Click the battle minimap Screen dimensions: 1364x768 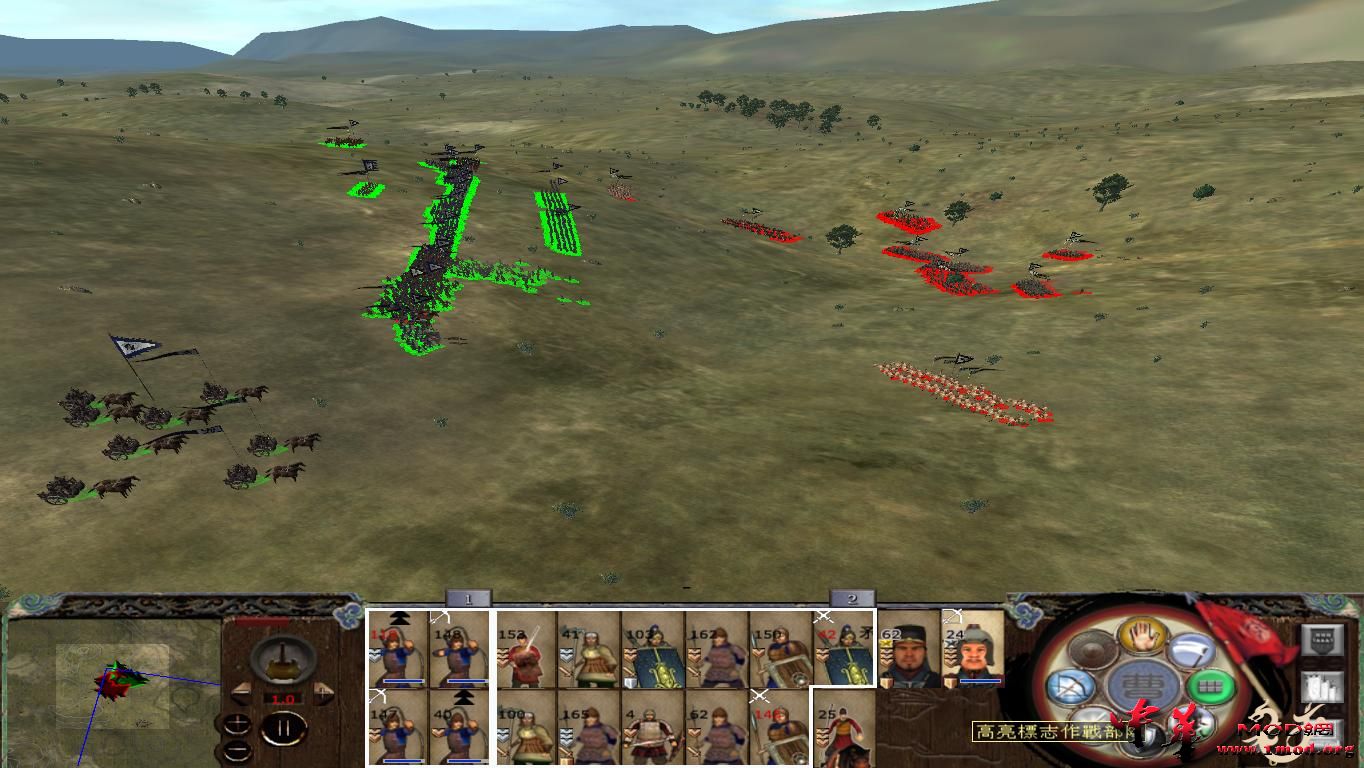click(110, 690)
